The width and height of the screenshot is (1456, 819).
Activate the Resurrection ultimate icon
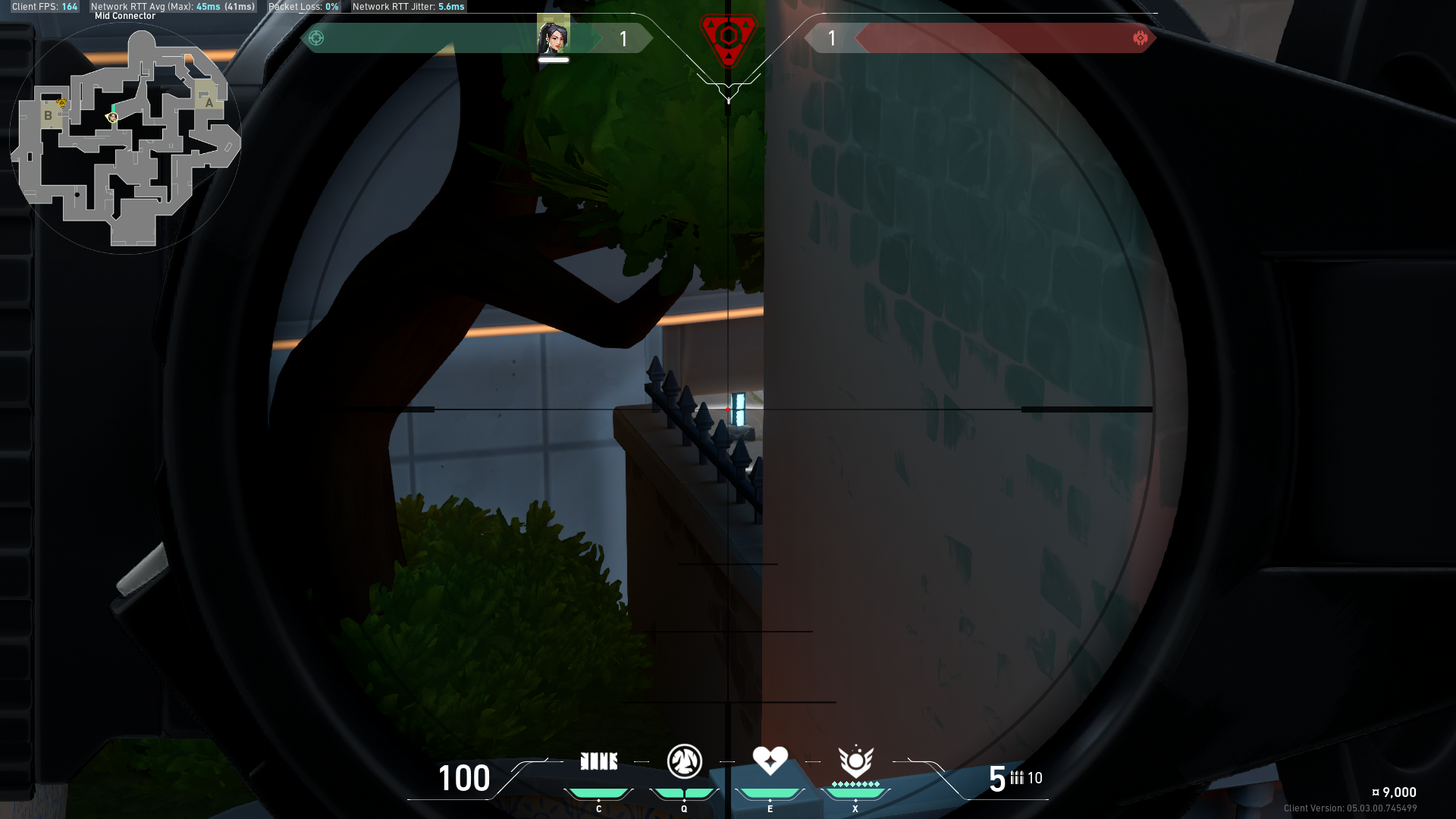[x=855, y=761]
